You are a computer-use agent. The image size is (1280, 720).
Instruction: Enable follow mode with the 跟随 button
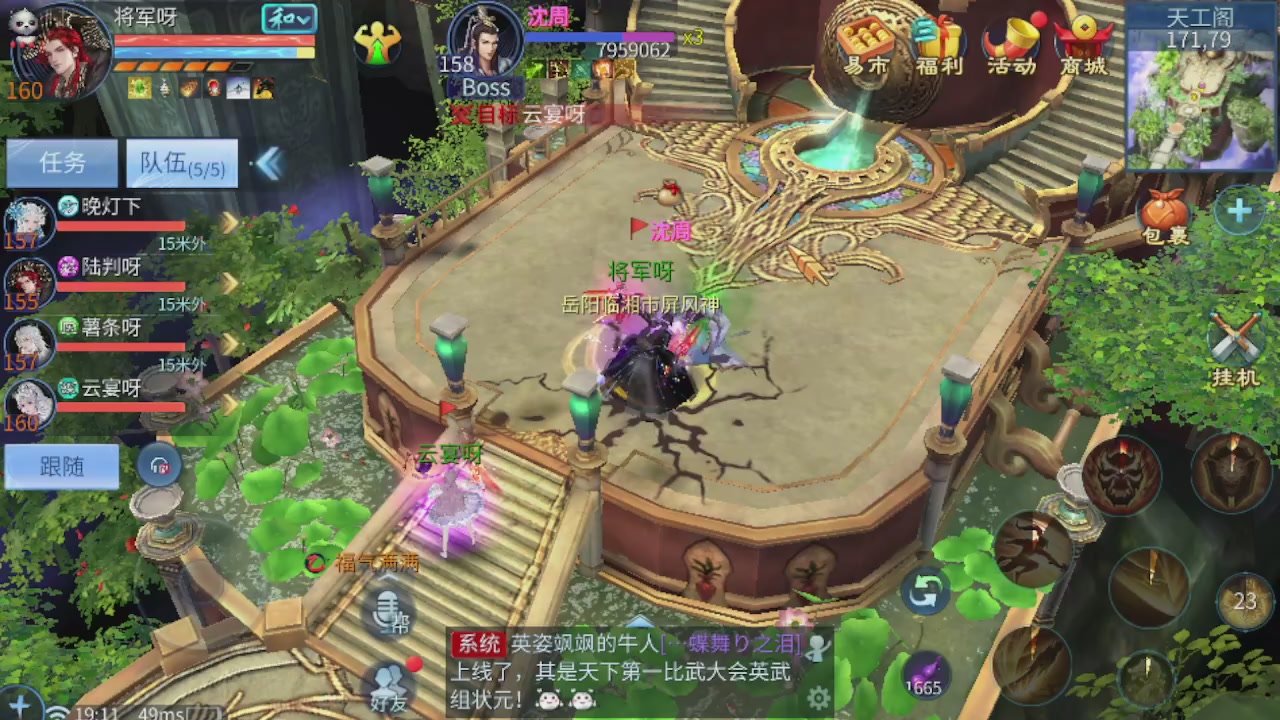coord(62,466)
